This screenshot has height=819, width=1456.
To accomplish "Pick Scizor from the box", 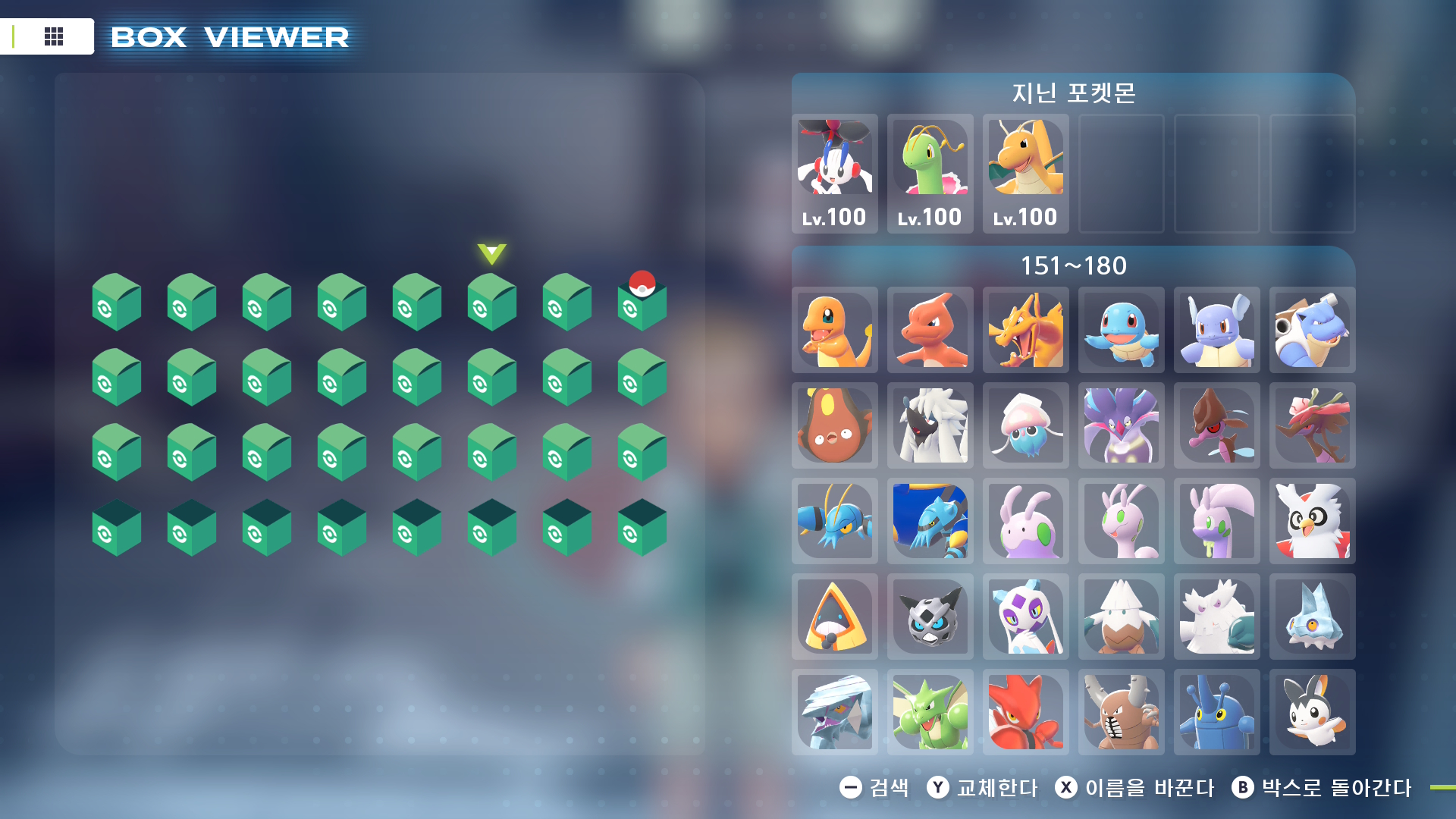I will 1025,712.
